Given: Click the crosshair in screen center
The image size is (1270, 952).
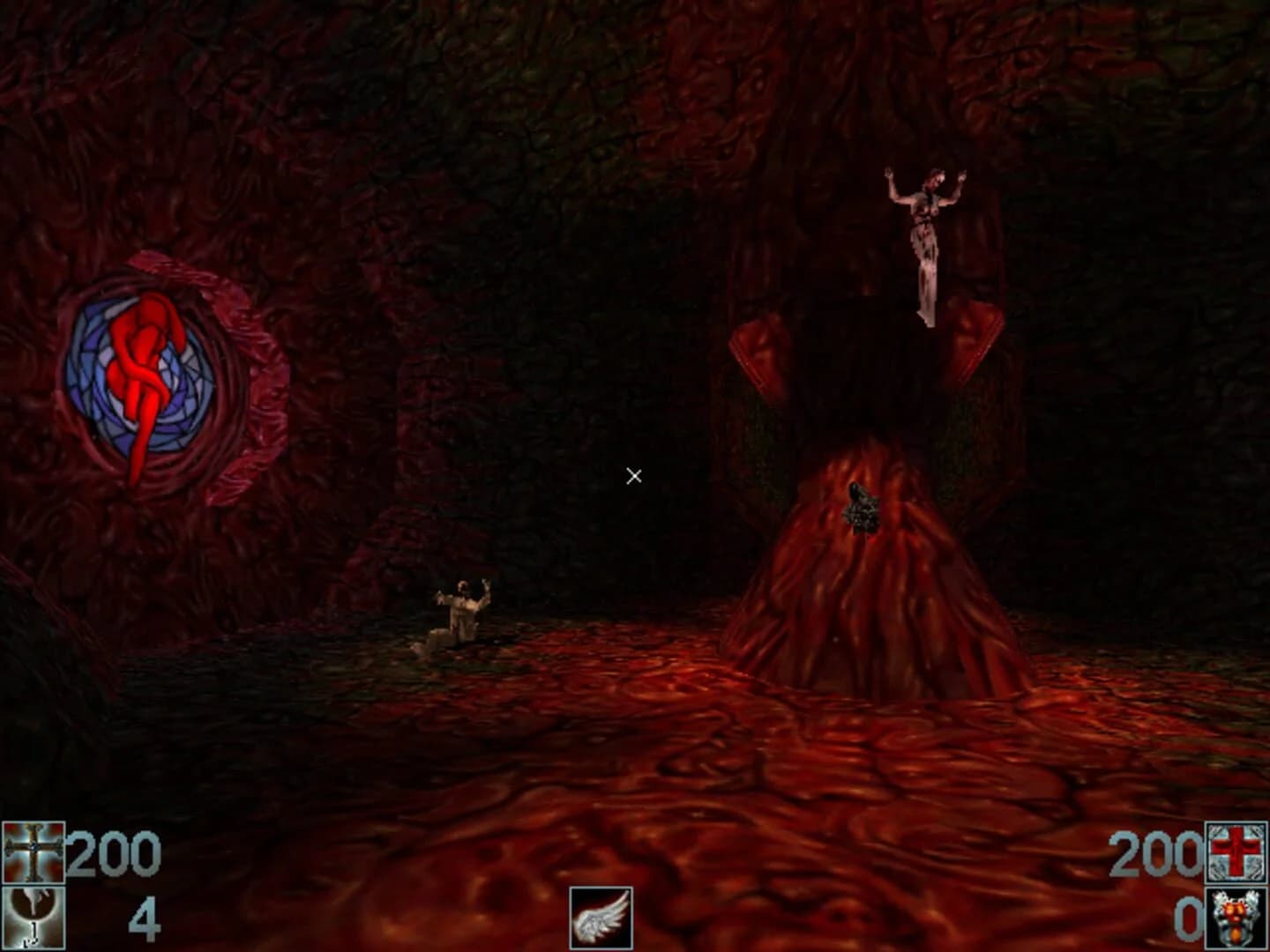Looking at the screenshot, I should coord(633,475).
